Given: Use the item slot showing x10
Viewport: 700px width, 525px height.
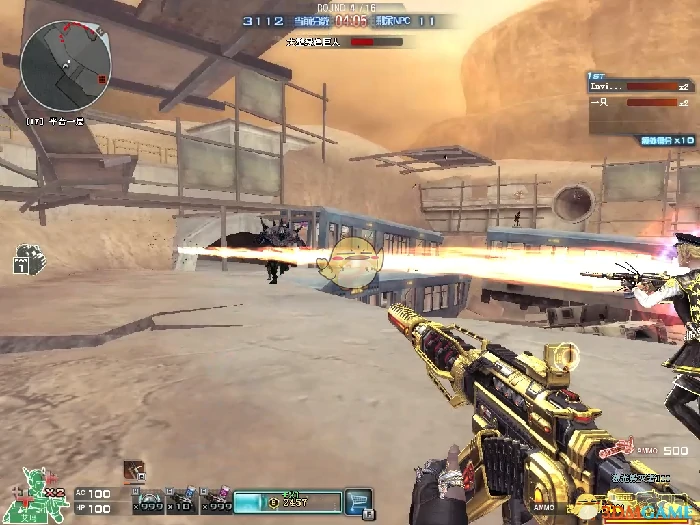Looking at the screenshot, I should 183,501.
